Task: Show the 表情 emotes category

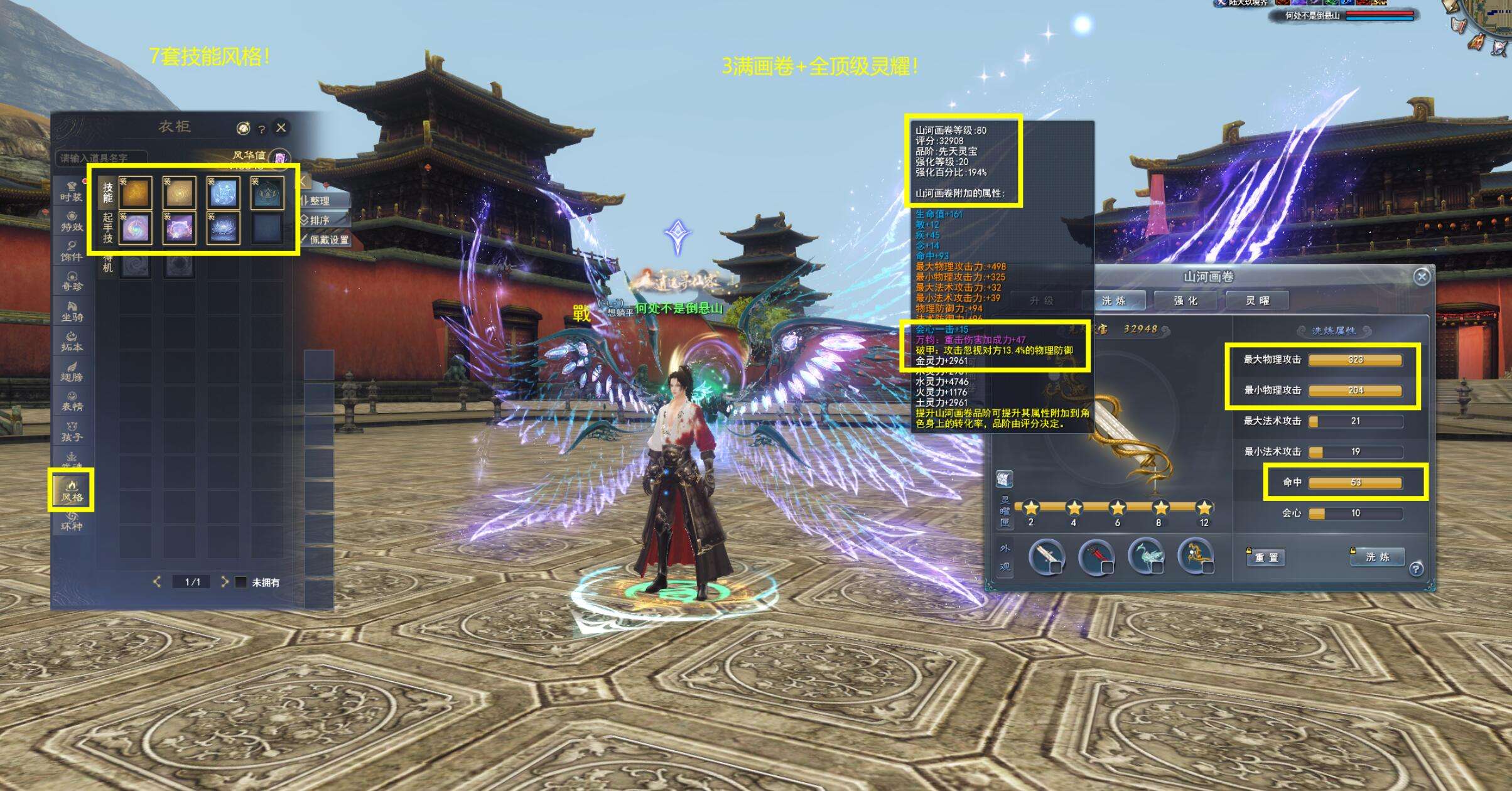Action: [x=72, y=401]
